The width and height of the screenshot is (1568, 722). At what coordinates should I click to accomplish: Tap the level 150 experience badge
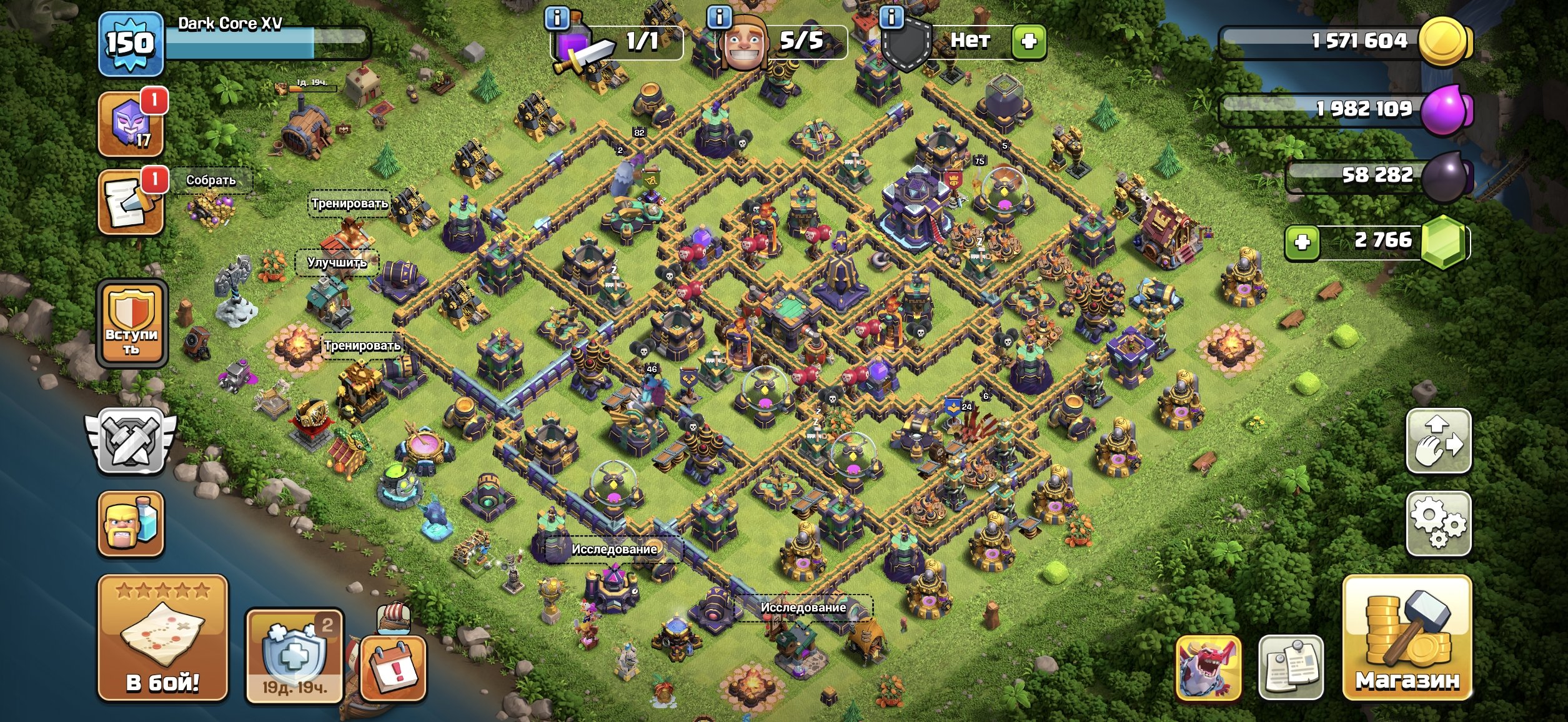tap(131, 44)
